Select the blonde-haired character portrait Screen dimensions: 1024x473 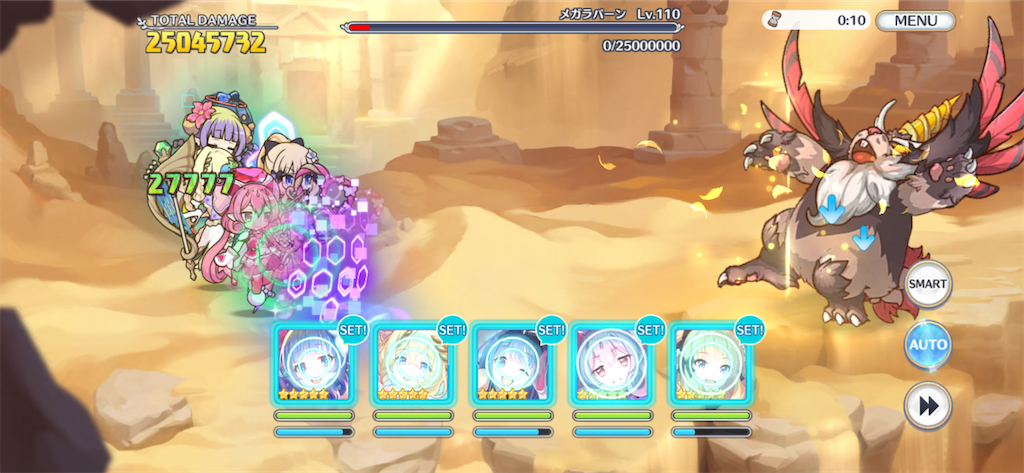point(413,364)
